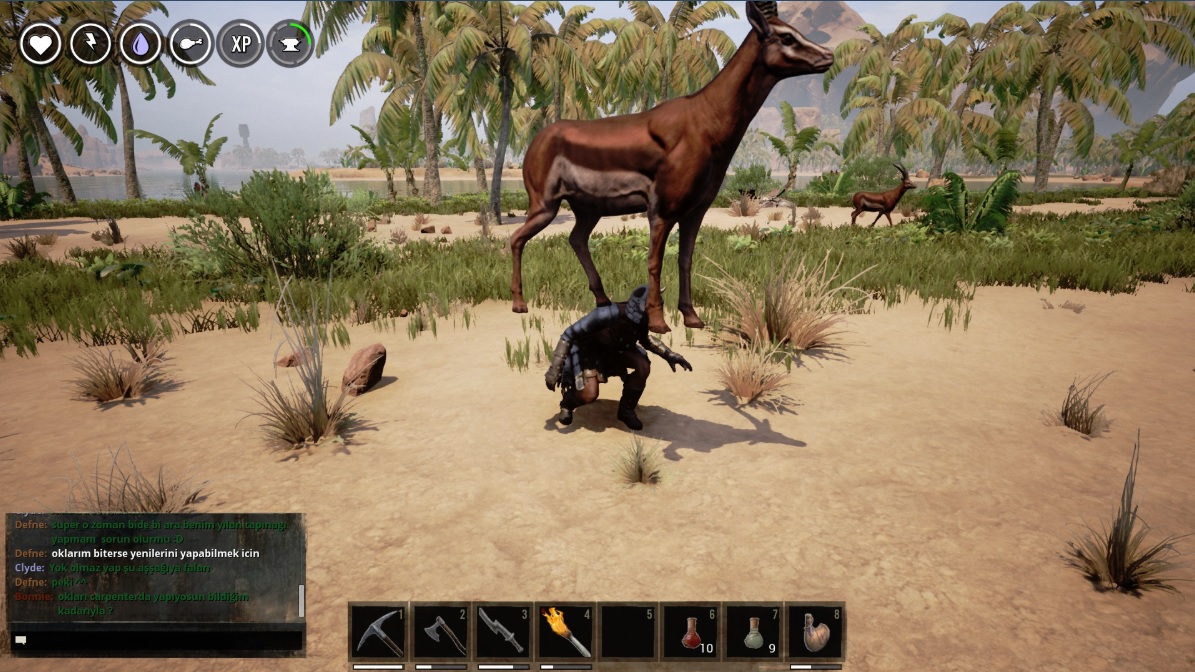This screenshot has width=1195, height=672.
Task: Equip the burning torch from the hotbar
Action: (566, 631)
